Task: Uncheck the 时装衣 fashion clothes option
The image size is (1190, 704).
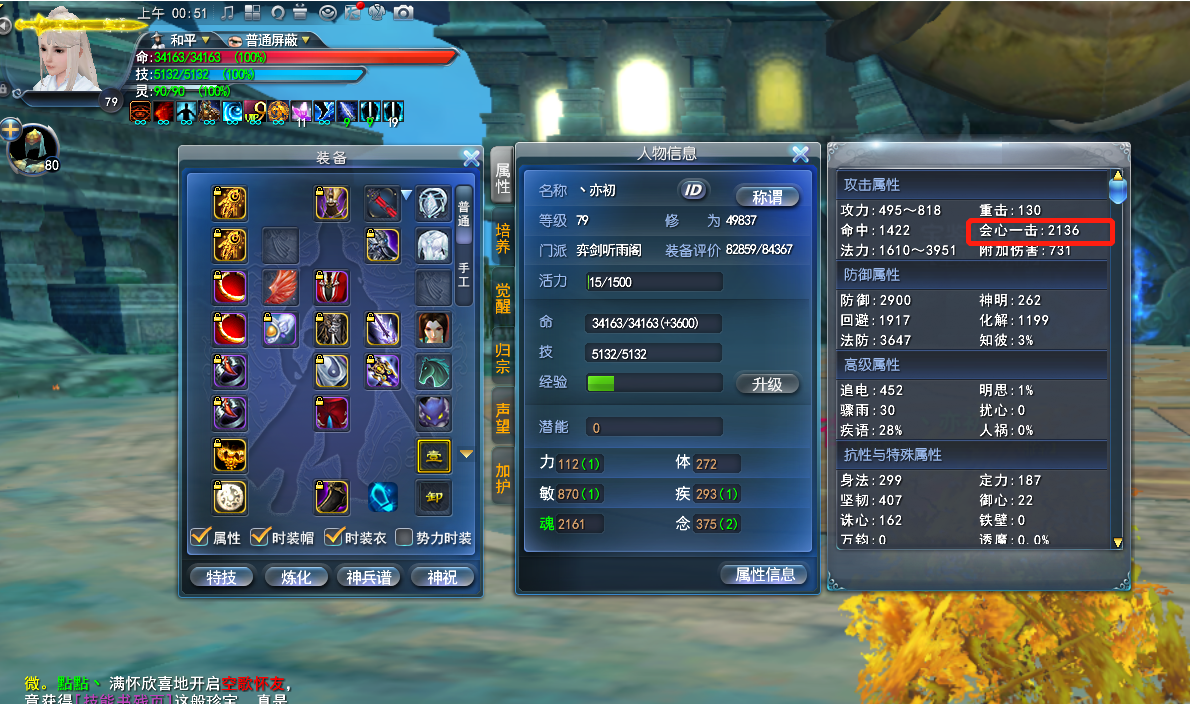Action: coord(334,538)
